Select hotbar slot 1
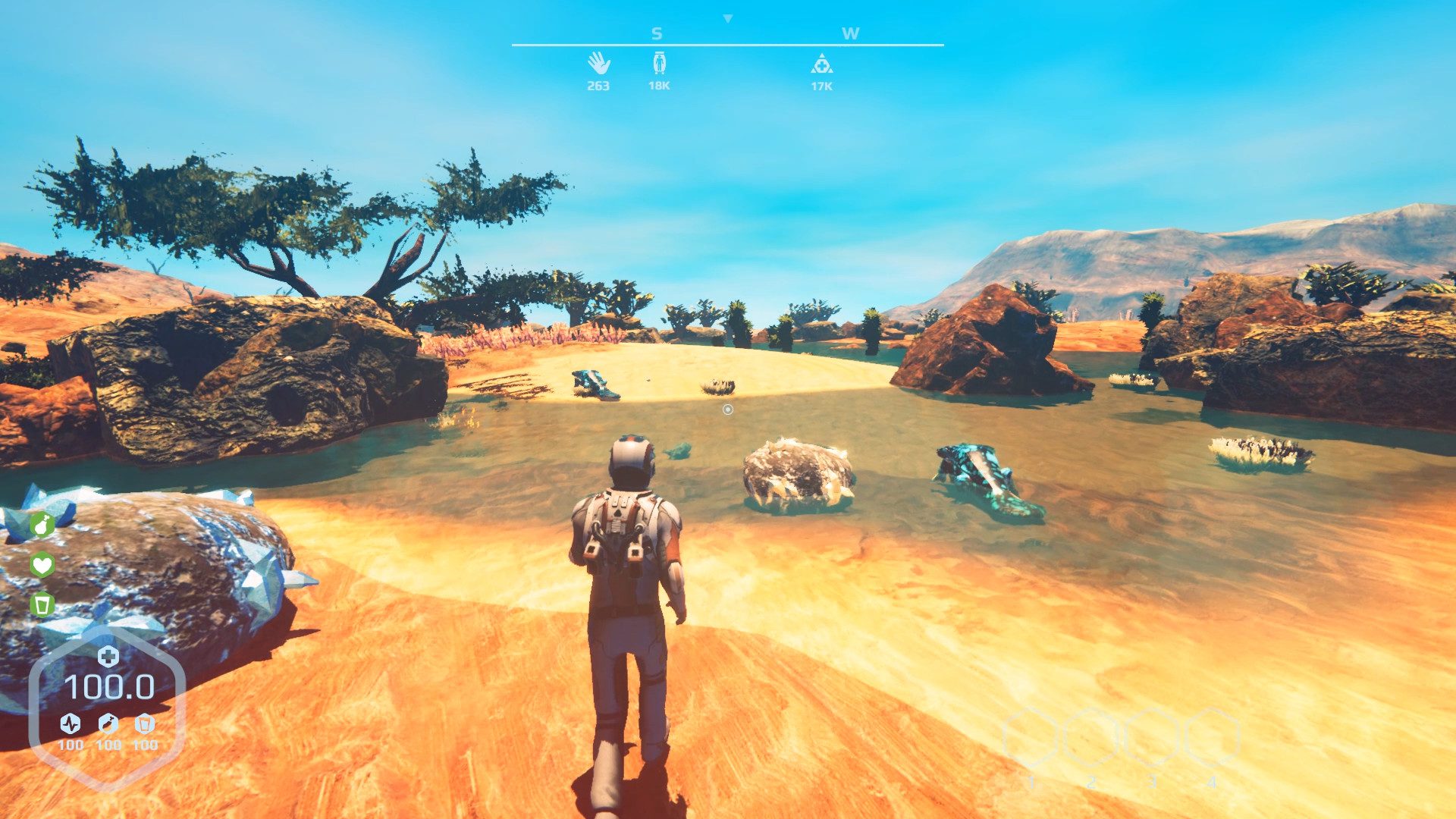Viewport: 1456px width, 819px height. (x=1032, y=737)
